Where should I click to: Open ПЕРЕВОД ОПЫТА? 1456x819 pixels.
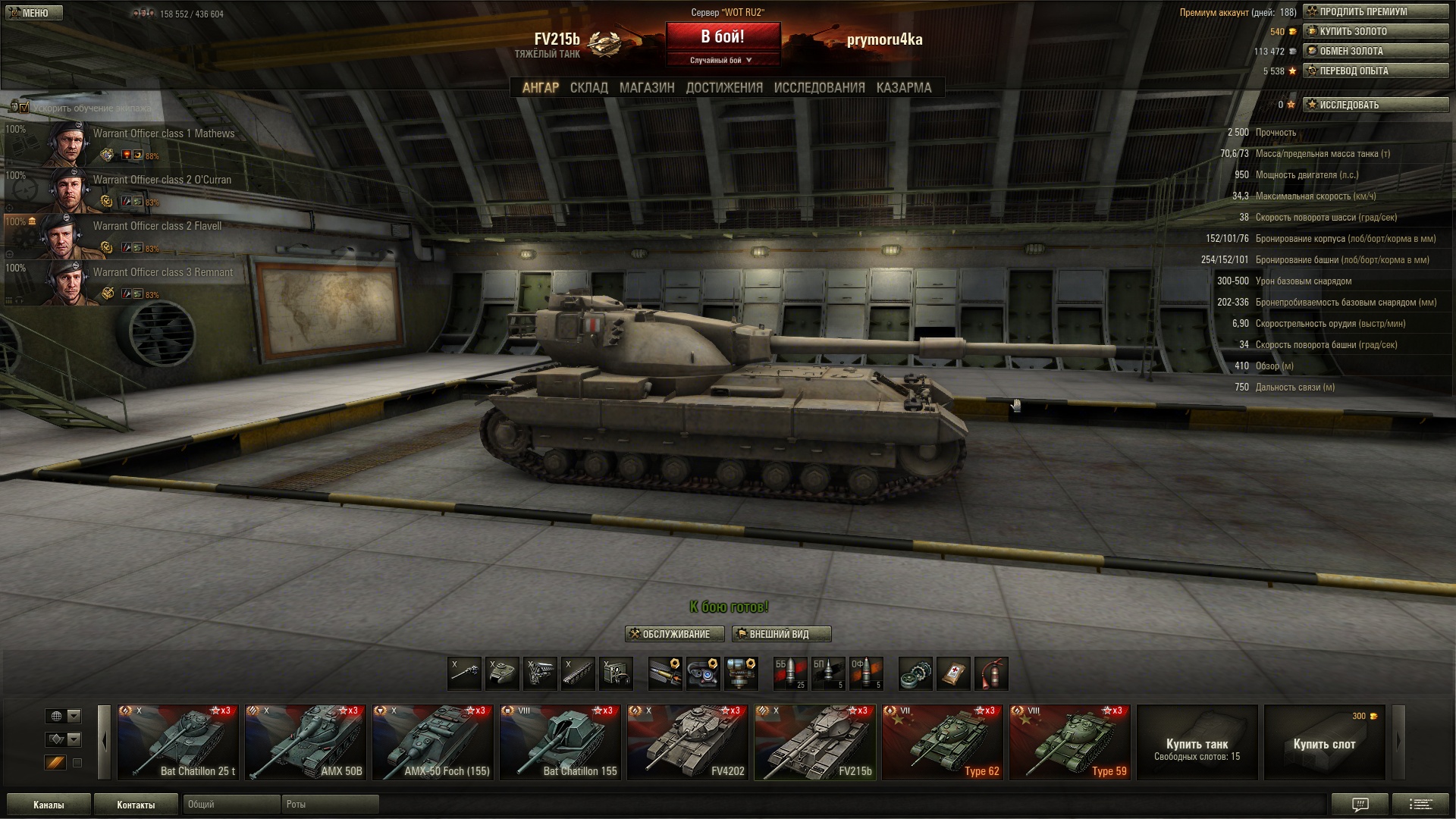click(1375, 71)
